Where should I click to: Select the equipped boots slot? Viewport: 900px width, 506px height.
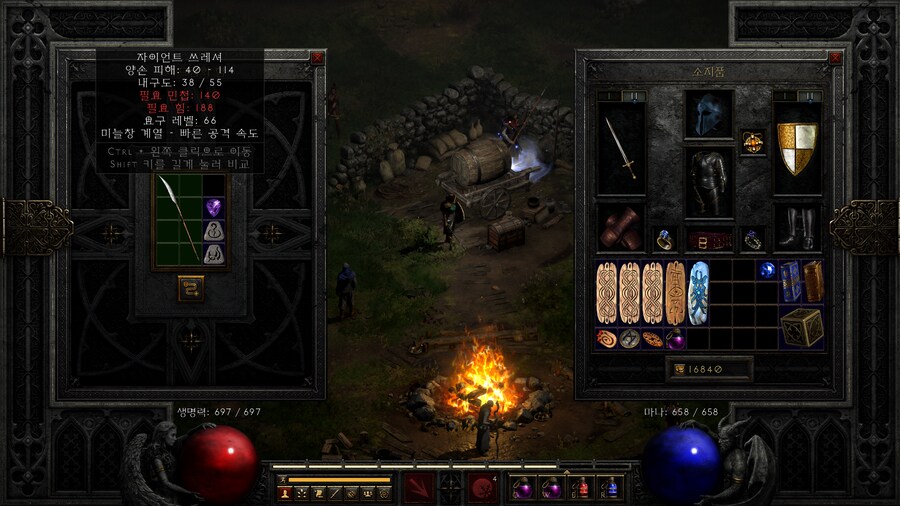[797, 227]
